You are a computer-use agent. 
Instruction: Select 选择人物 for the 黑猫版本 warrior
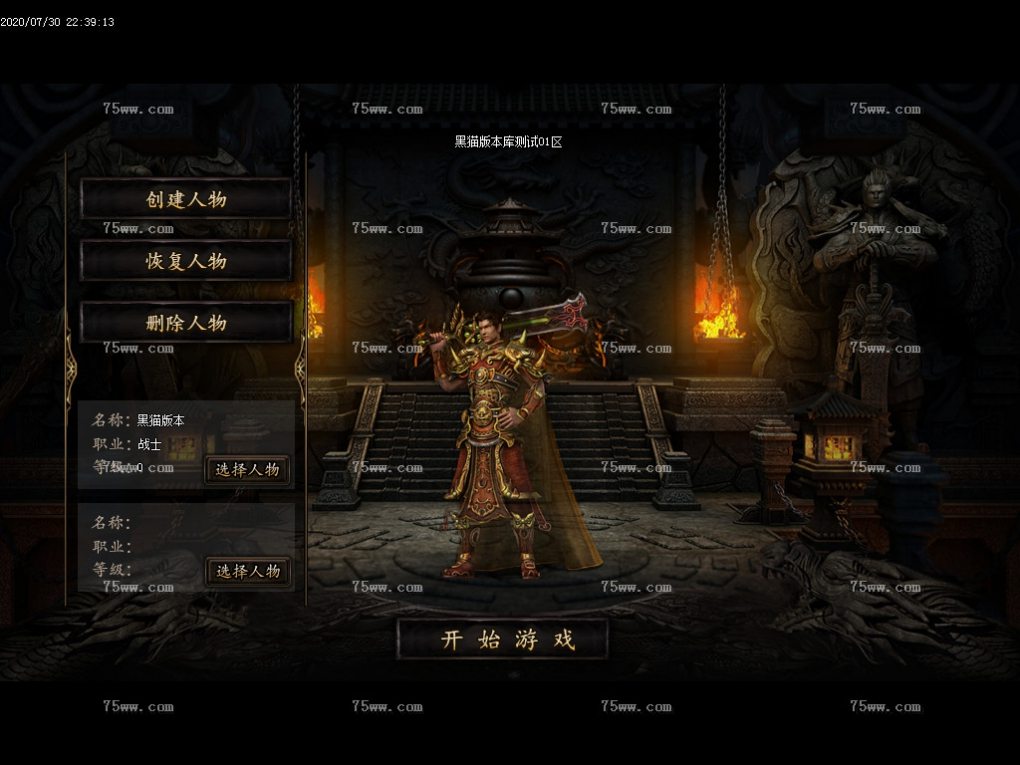pos(248,469)
